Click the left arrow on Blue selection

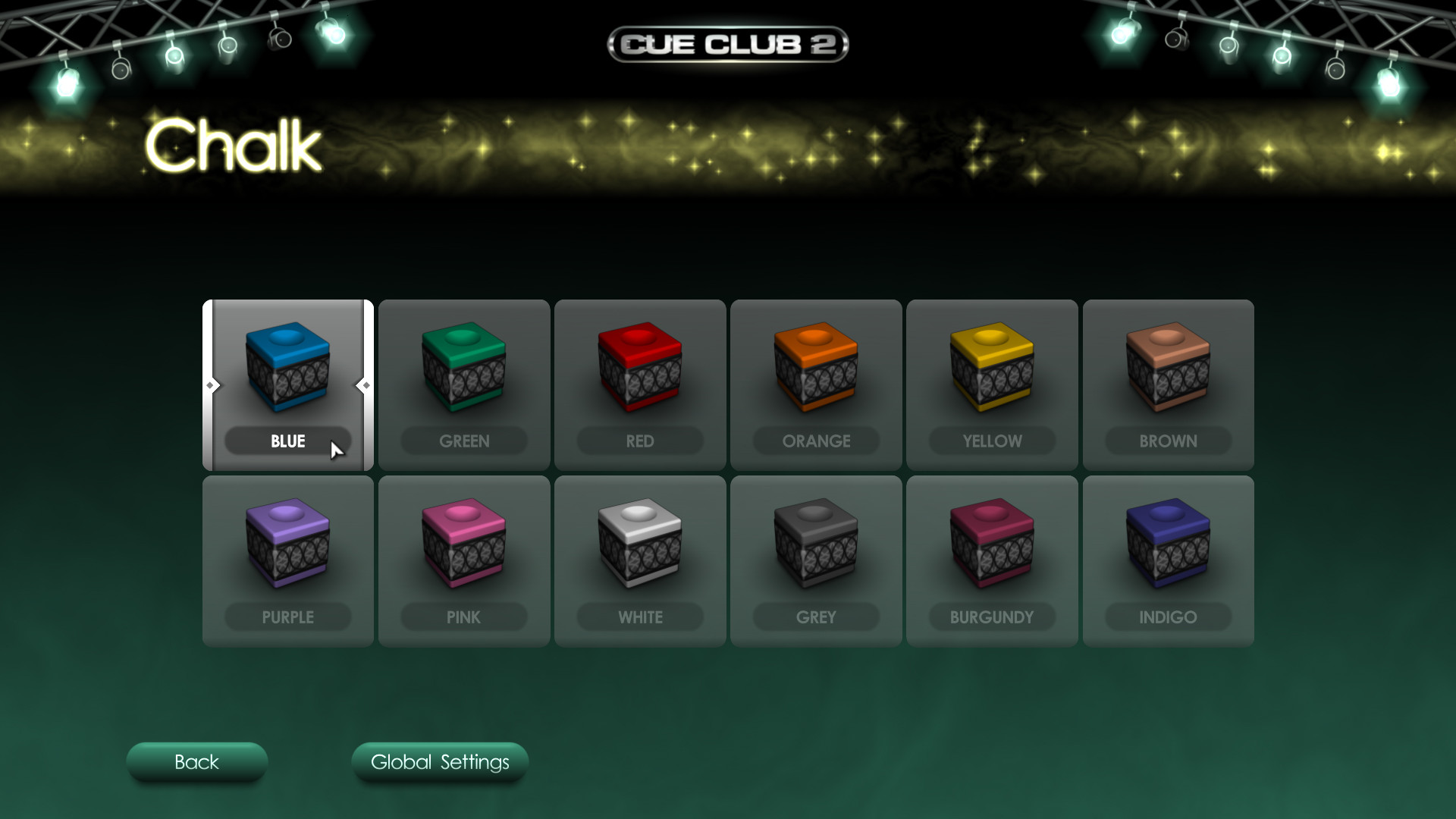pos(212,385)
